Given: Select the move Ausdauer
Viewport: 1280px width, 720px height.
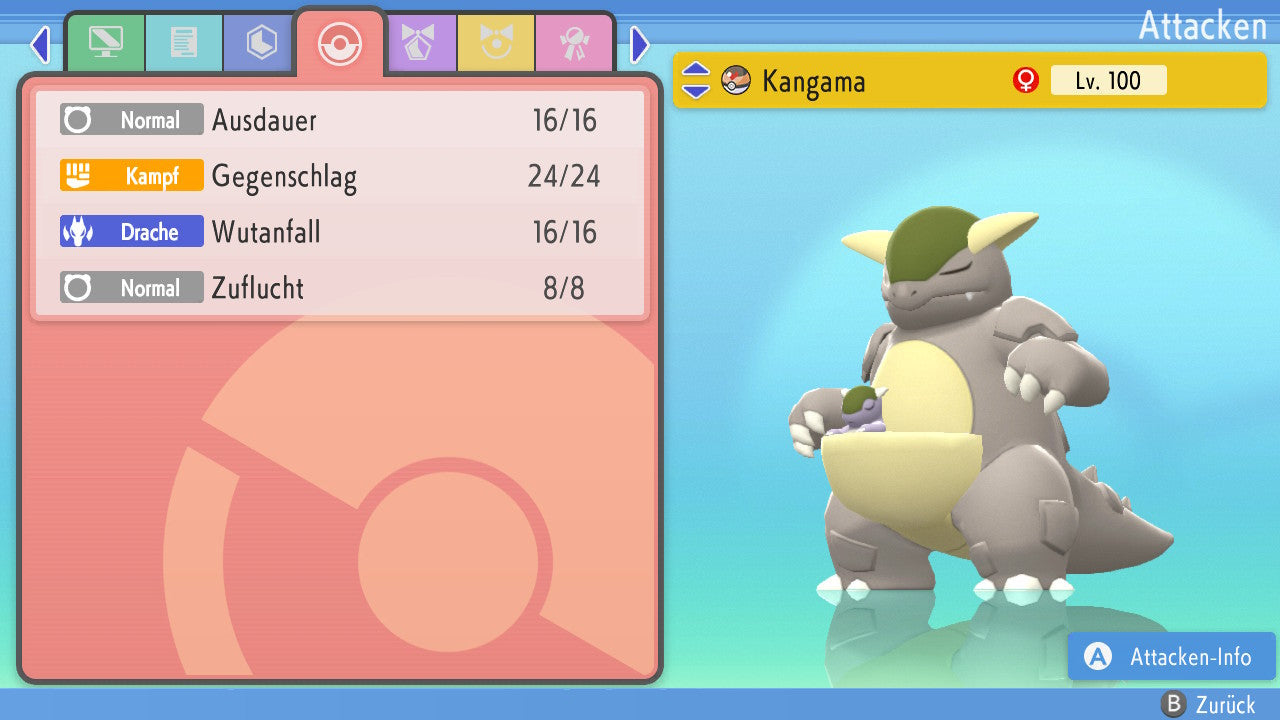Looking at the screenshot, I should [340, 120].
